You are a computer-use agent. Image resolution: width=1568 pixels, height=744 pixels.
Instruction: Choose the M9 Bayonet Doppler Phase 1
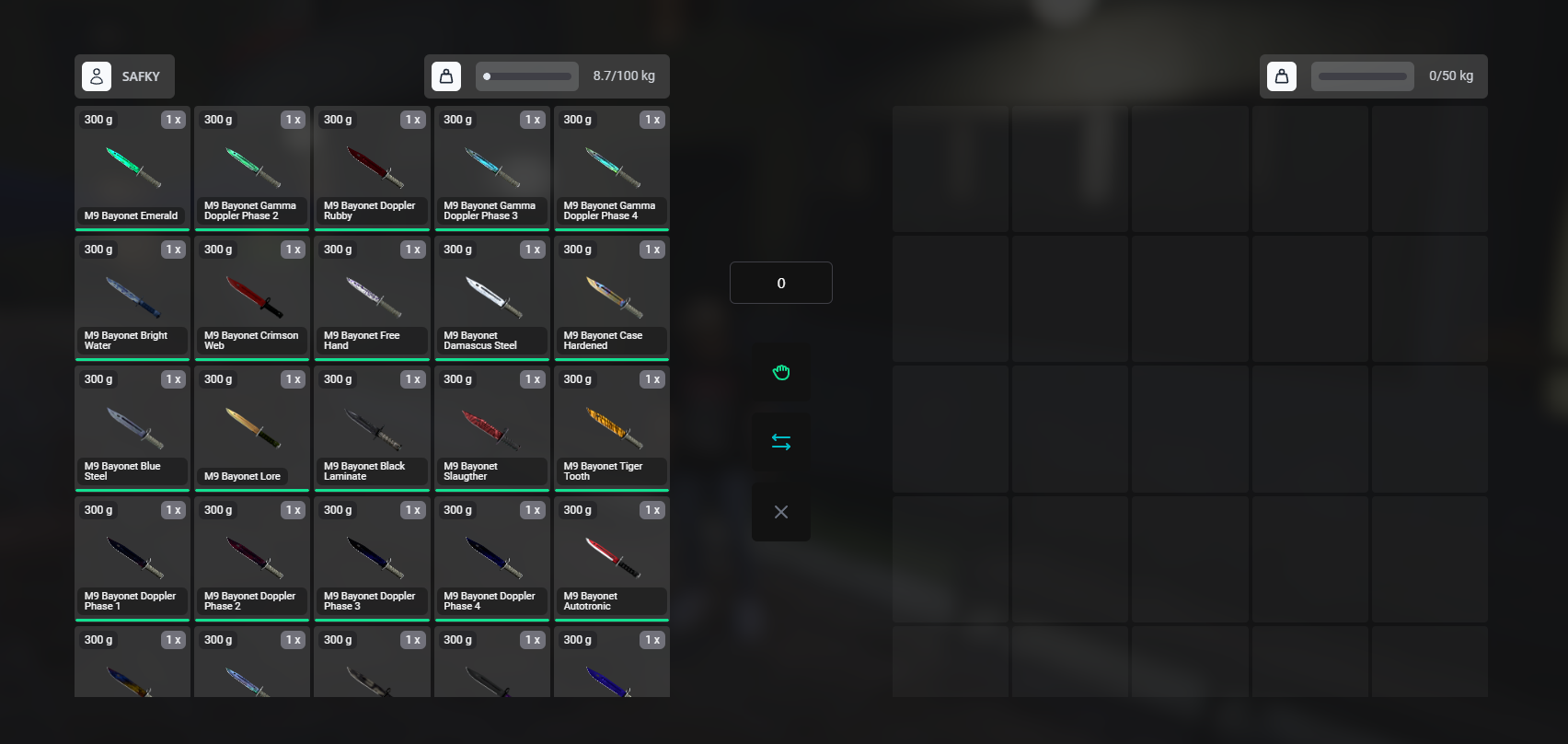(x=132, y=558)
